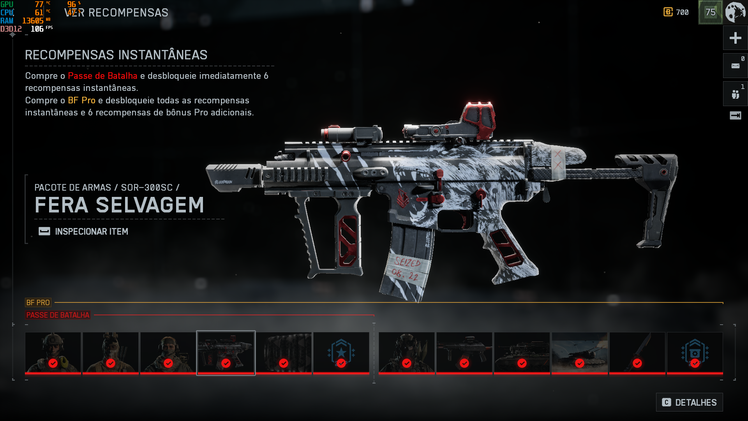Open the notifications icon showing 0

click(x=736, y=65)
